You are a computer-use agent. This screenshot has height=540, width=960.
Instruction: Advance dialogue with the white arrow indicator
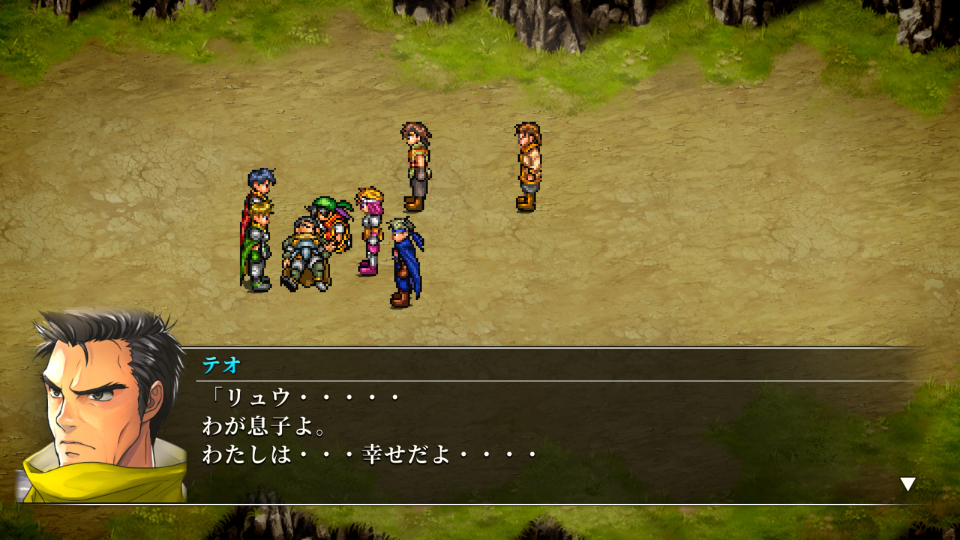[x=907, y=484]
